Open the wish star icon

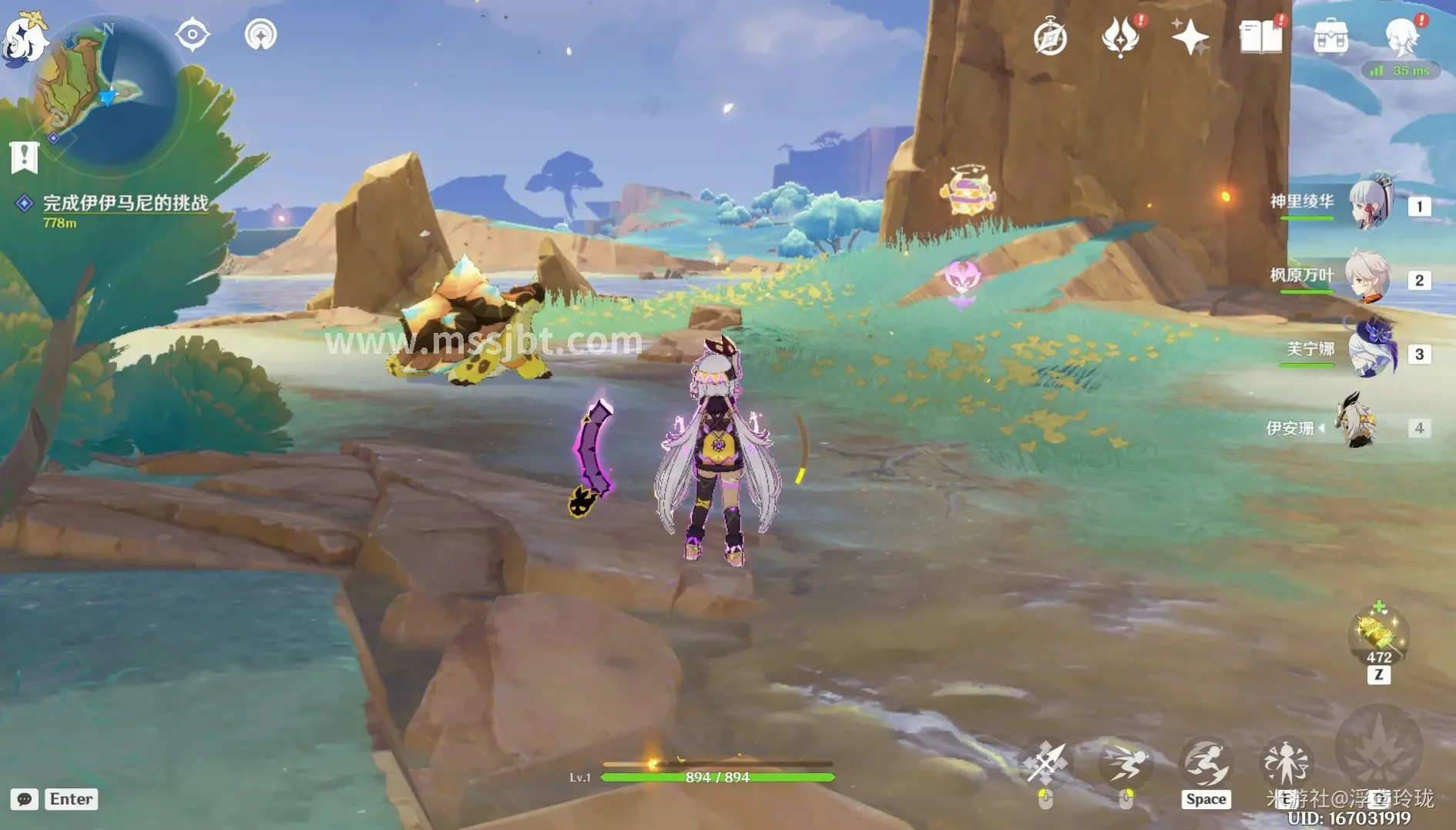point(1189,37)
